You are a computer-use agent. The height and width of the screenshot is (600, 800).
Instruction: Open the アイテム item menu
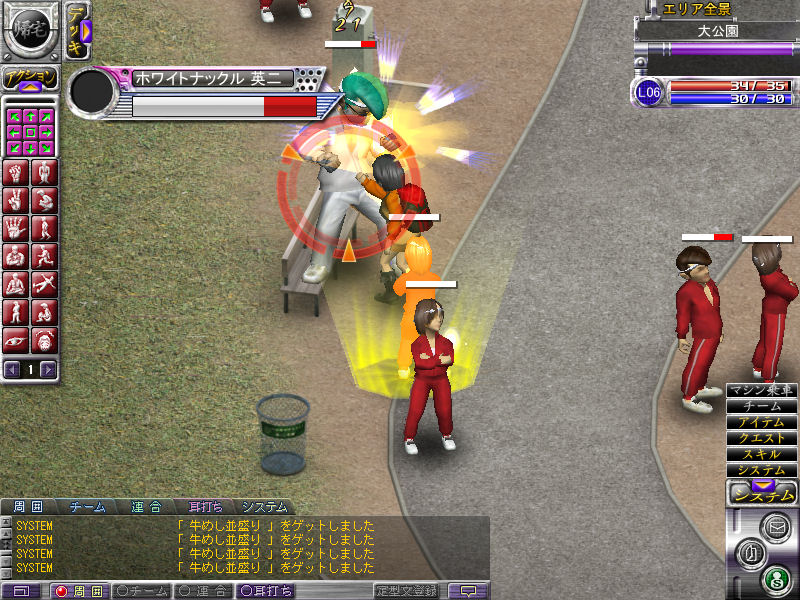[x=761, y=423]
